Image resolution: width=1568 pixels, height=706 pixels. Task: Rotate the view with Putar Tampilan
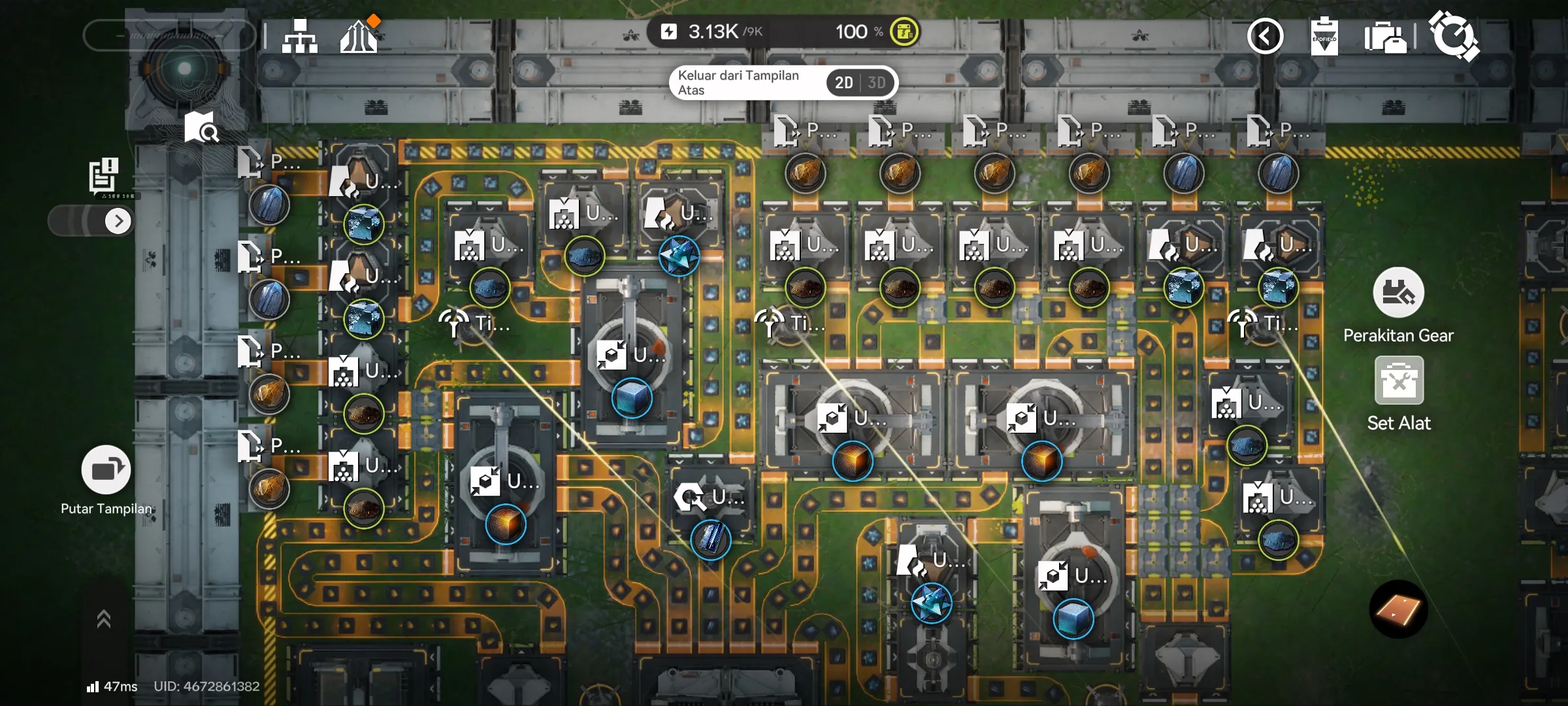(x=106, y=470)
